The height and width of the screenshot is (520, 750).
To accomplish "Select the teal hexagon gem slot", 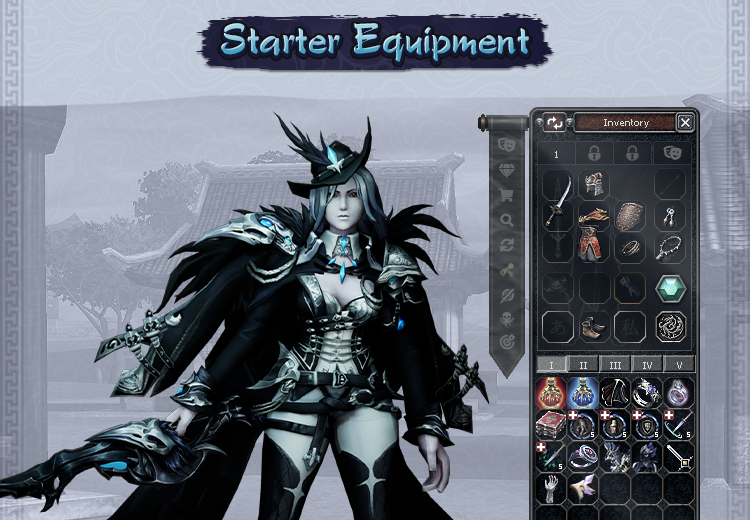I will click(670, 288).
